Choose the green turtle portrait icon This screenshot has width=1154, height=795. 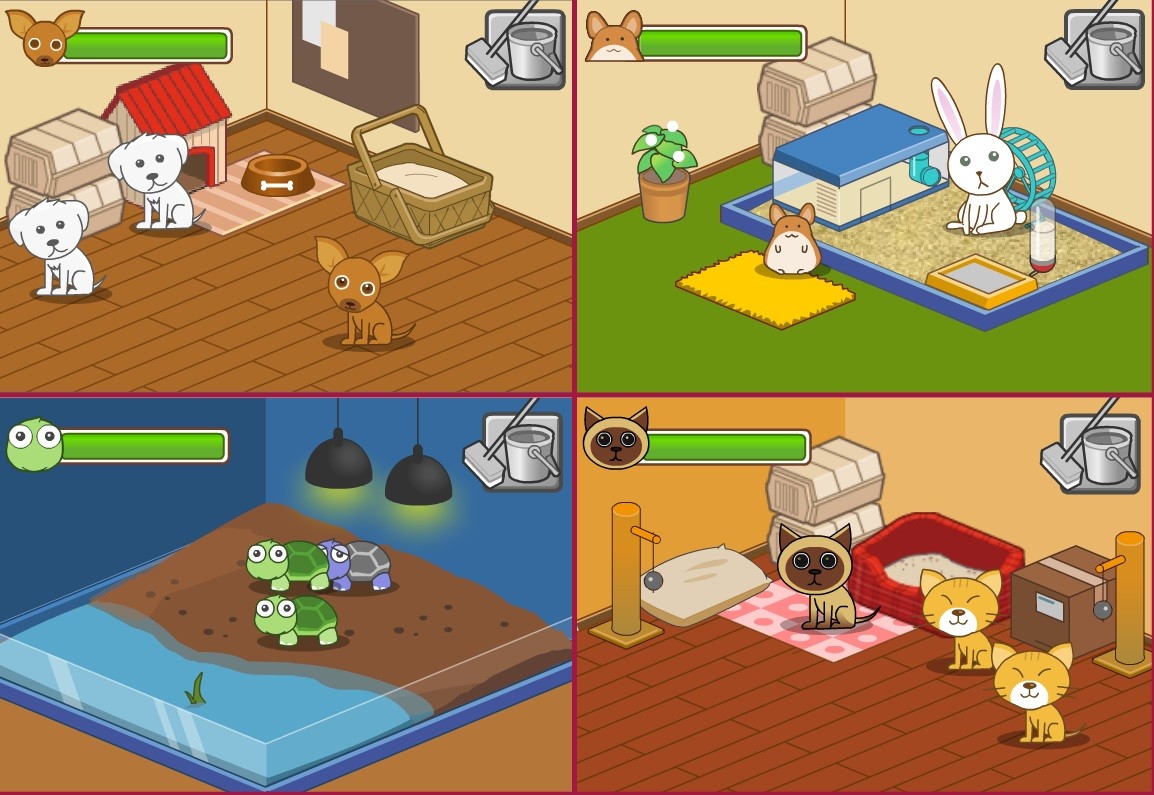[x=33, y=445]
